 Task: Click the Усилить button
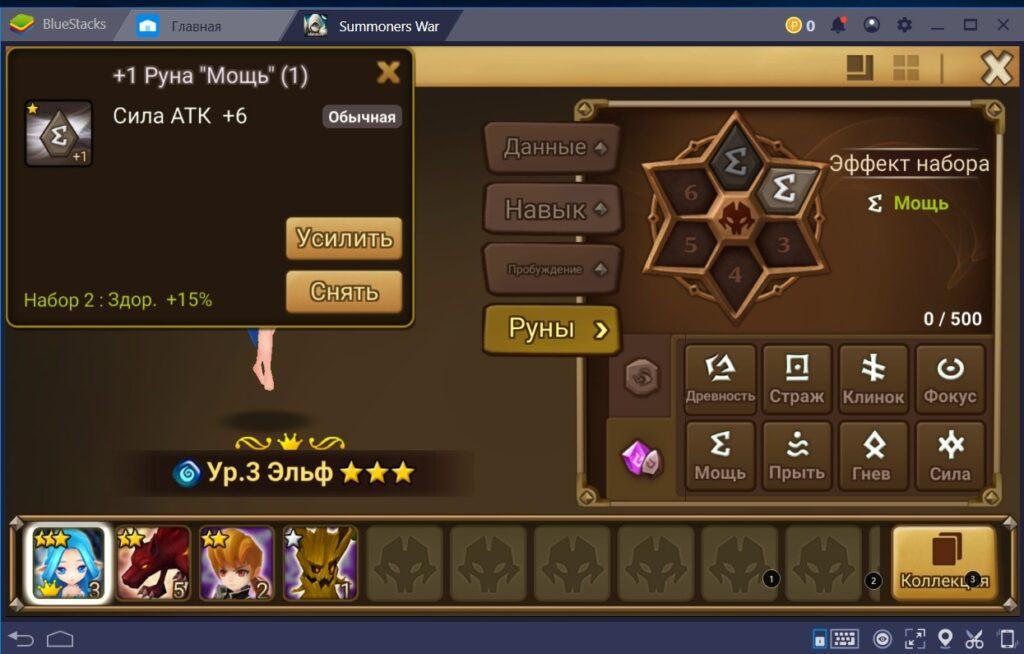click(344, 239)
